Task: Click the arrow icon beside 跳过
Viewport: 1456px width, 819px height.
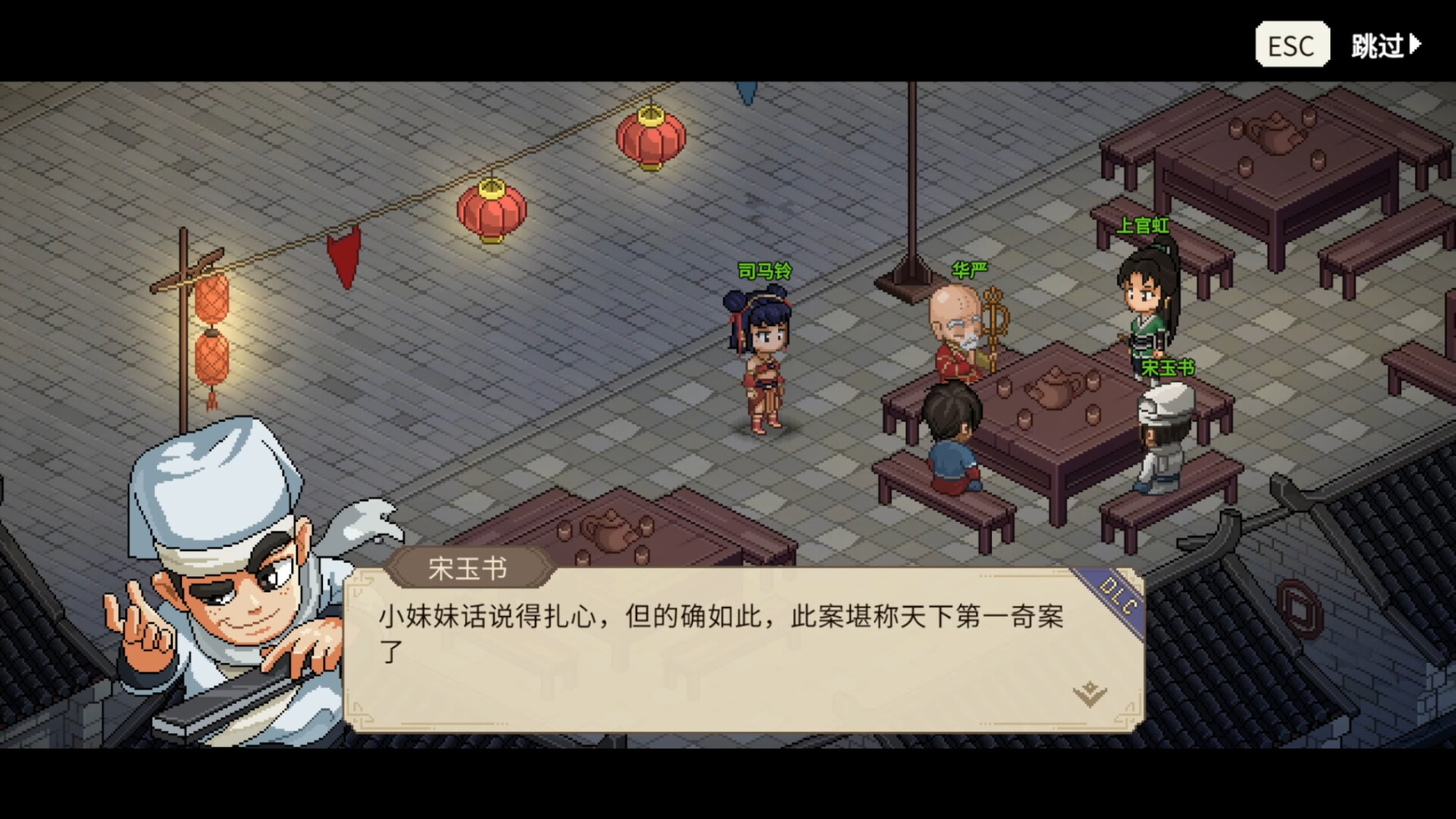Action: pos(1424,44)
